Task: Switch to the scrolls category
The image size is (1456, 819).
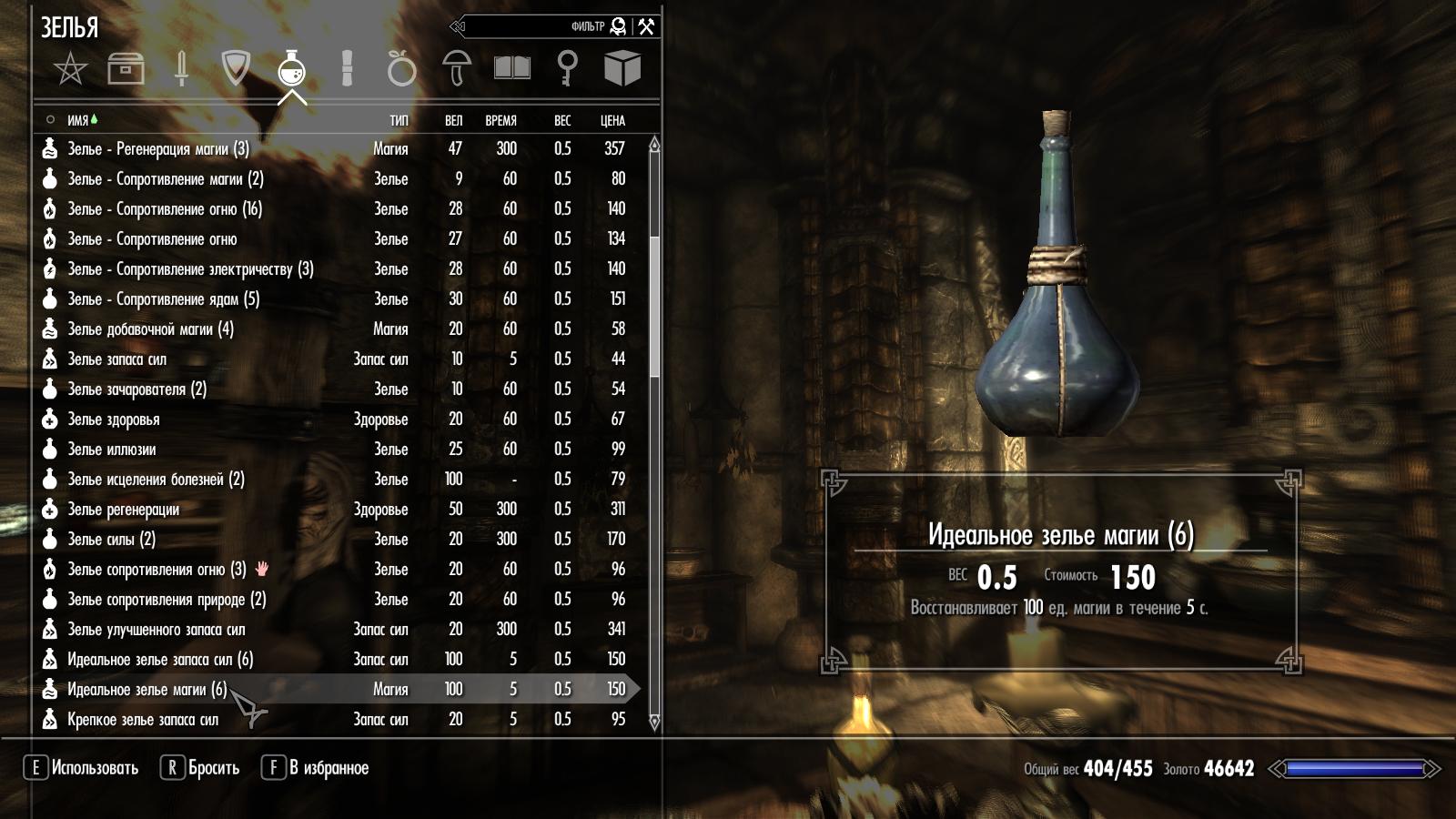Action: [347, 68]
